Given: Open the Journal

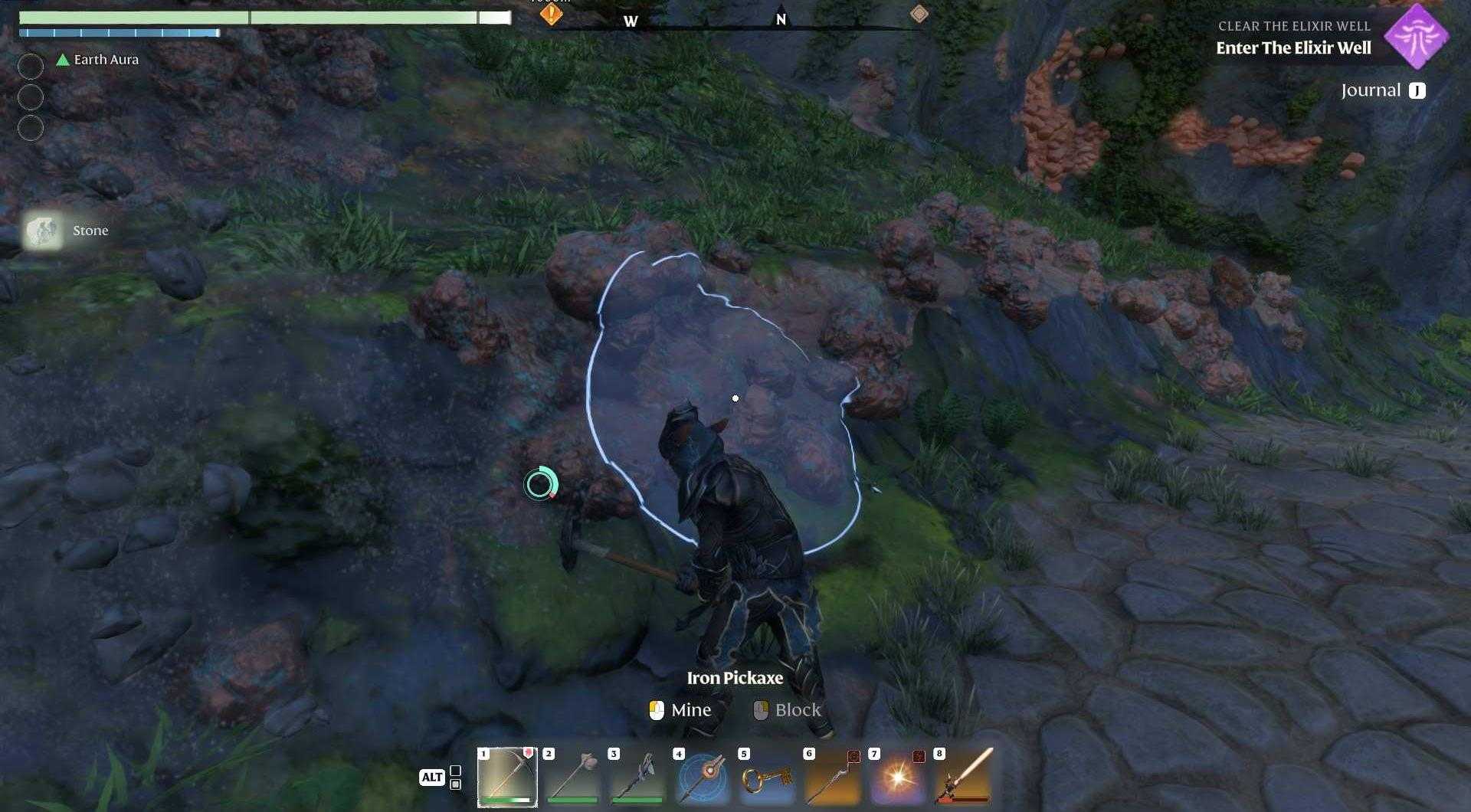Looking at the screenshot, I should (1383, 90).
